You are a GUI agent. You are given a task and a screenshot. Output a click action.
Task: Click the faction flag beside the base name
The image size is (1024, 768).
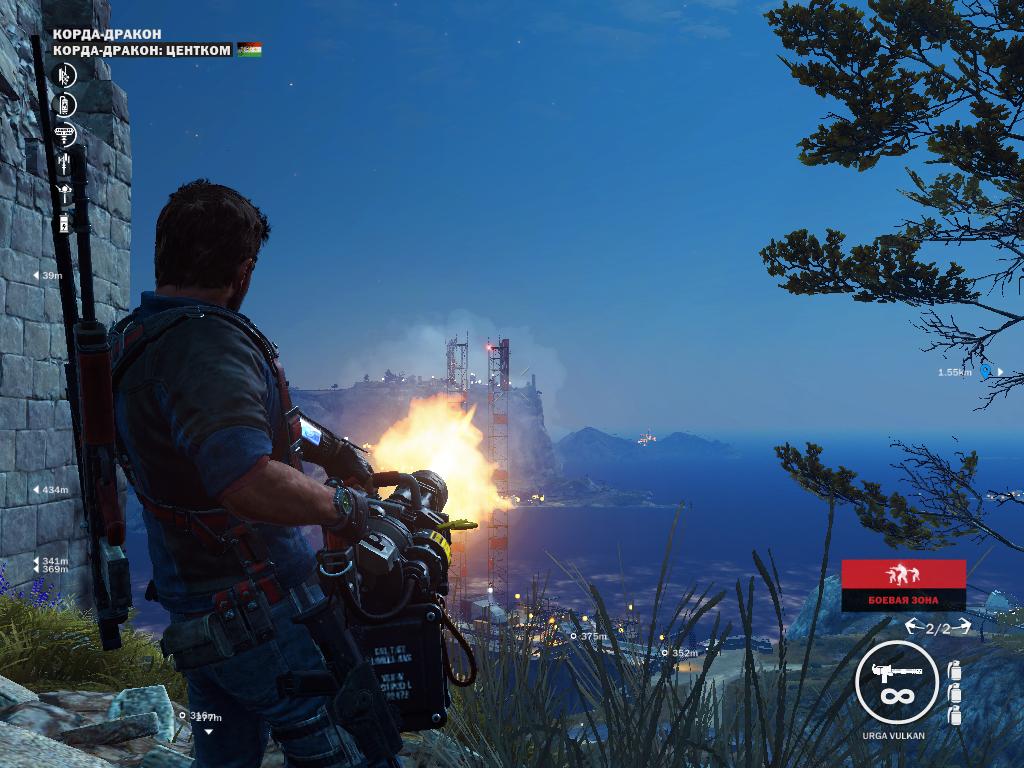coord(249,49)
